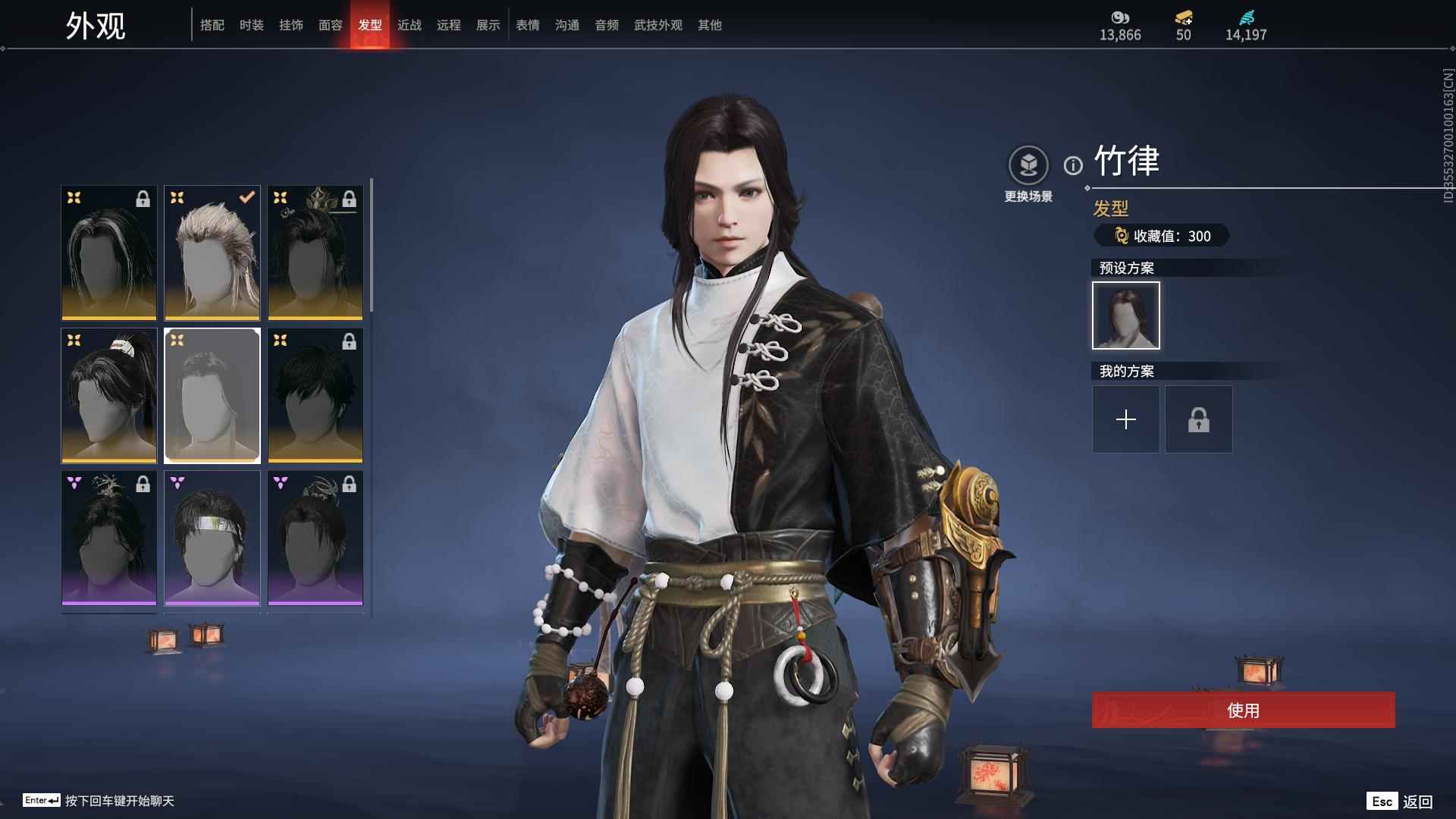The height and width of the screenshot is (819, 1456).
Task: Open the 近战 category tab
Action: pos(409,25)
